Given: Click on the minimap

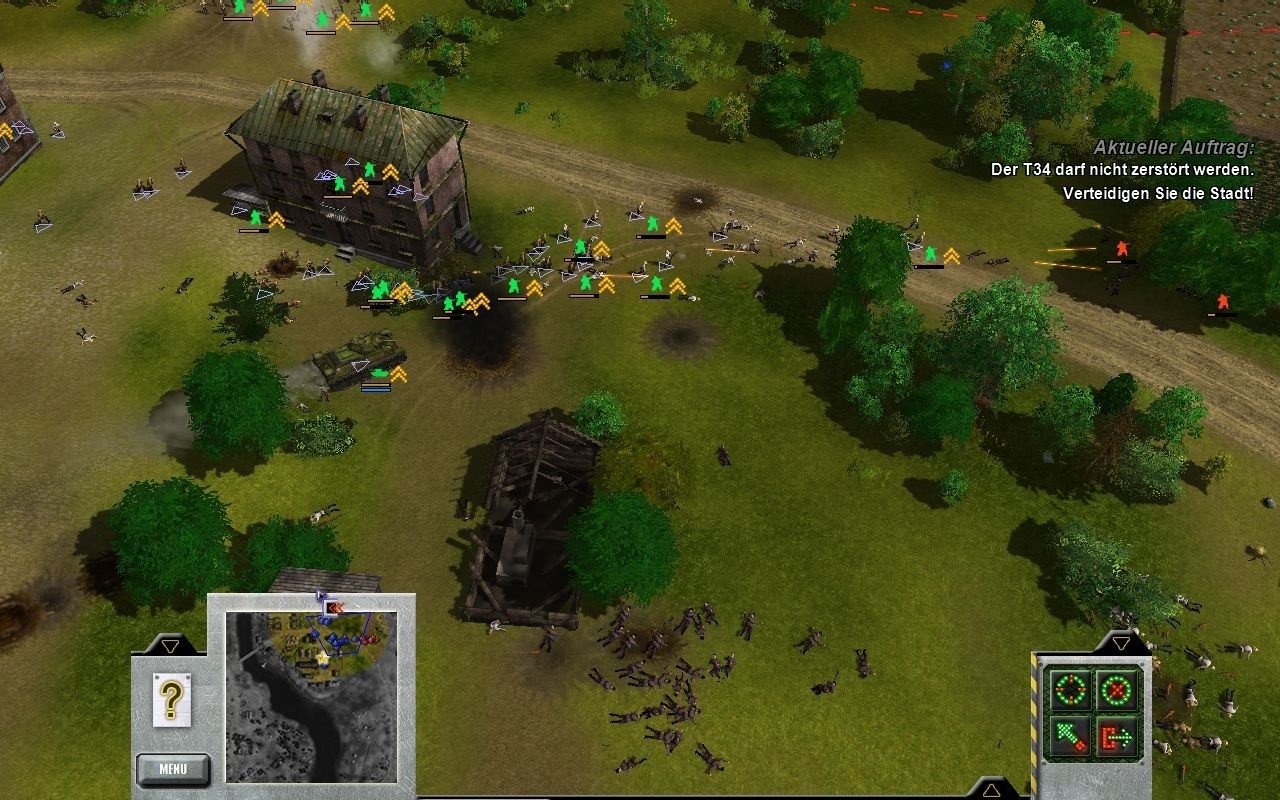Looking at the screenshot, I should click(x=311, y=697).
